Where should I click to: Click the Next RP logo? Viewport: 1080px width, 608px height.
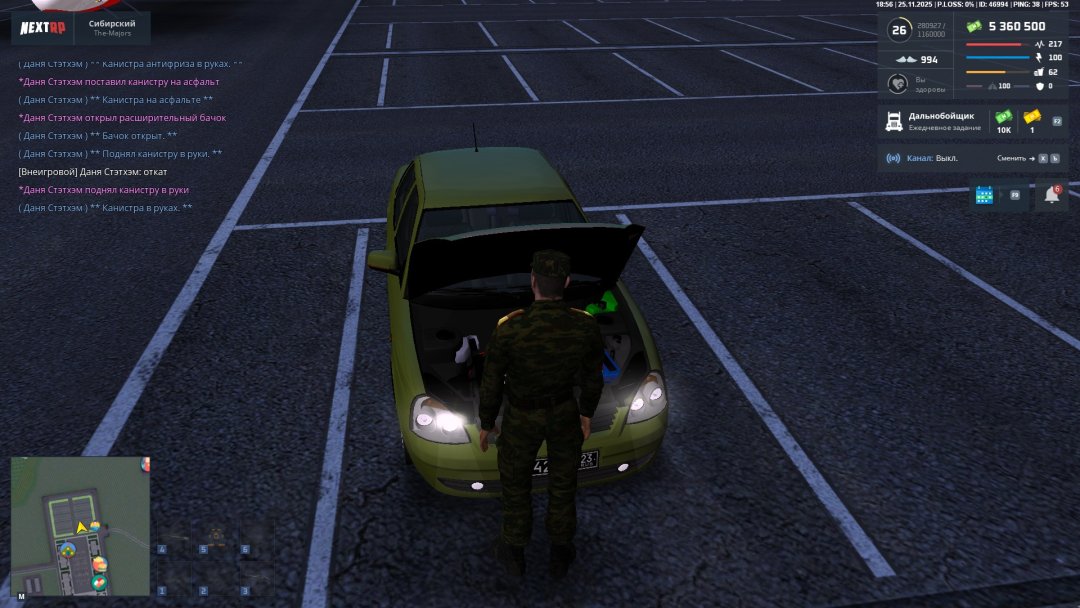click(43, 28)
